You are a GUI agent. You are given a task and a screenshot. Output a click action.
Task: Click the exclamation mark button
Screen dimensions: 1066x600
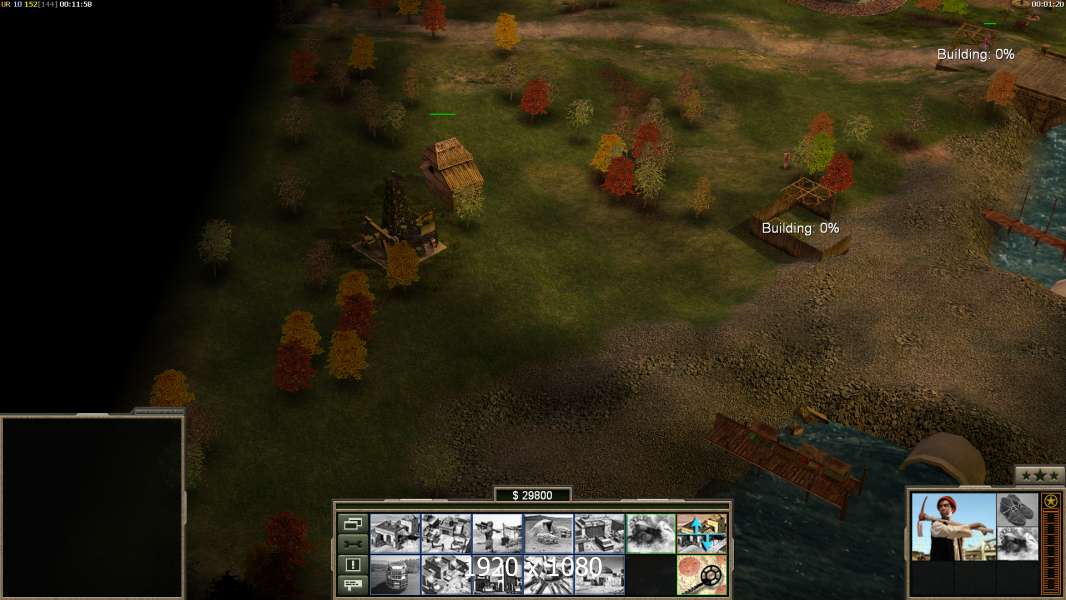pyautogui.click(x=352, y=564)
